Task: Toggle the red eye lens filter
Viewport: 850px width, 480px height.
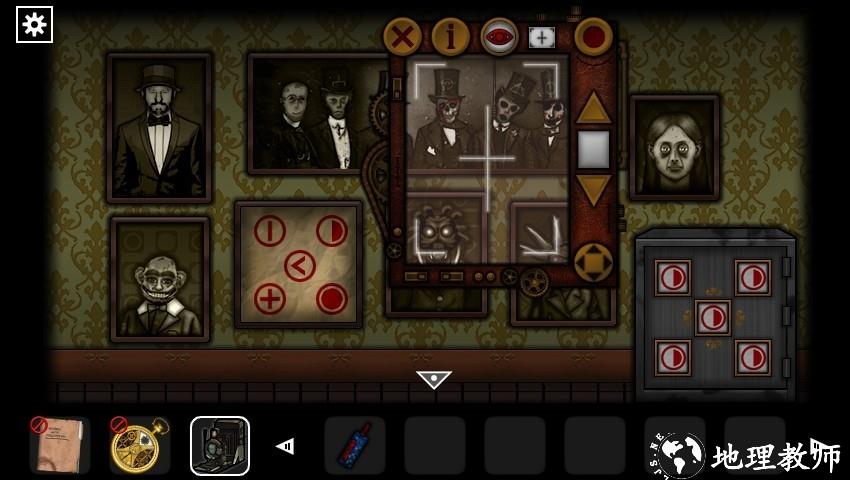Action: pyautogui.click(x=499, y=38)
